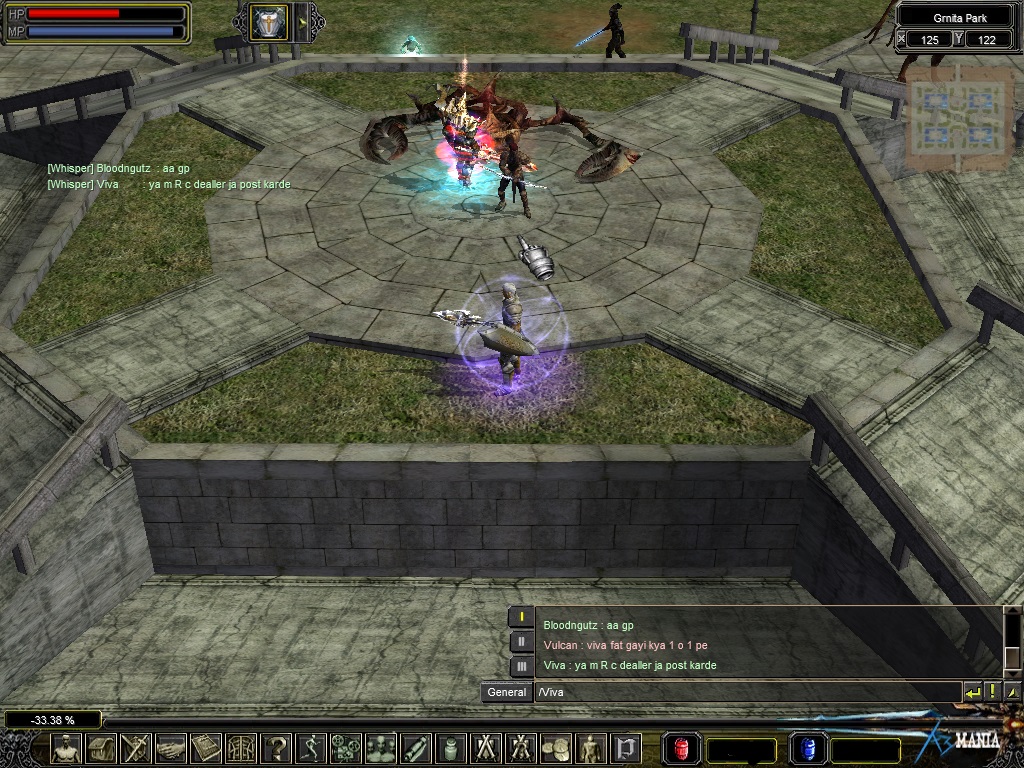Open the question mark help icon
The width and height of the screenshot is (1024, 768).
(275, 748)
